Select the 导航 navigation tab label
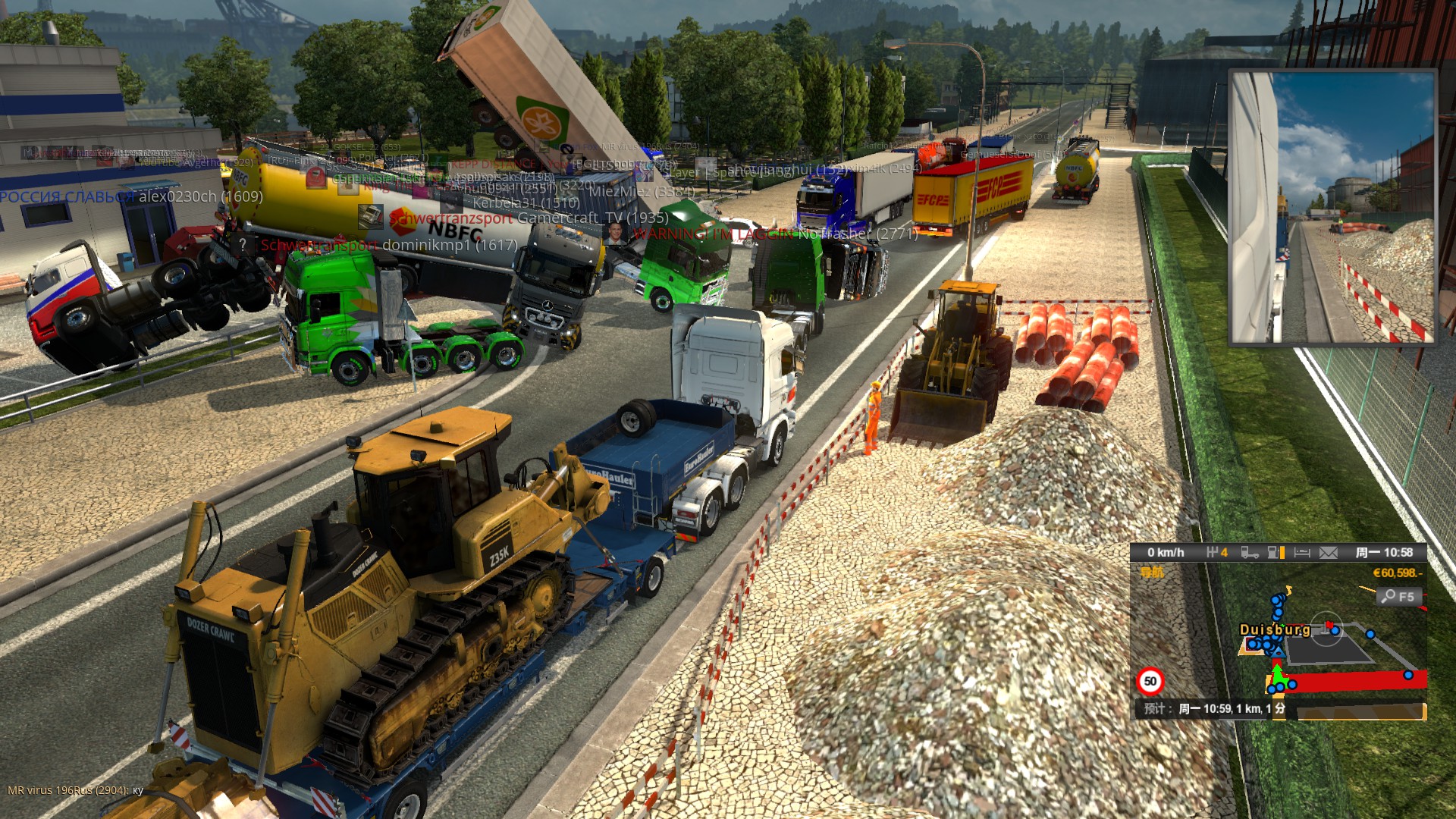The image size is (1456, 819). pyautogui.click(x=1152, y=573)
